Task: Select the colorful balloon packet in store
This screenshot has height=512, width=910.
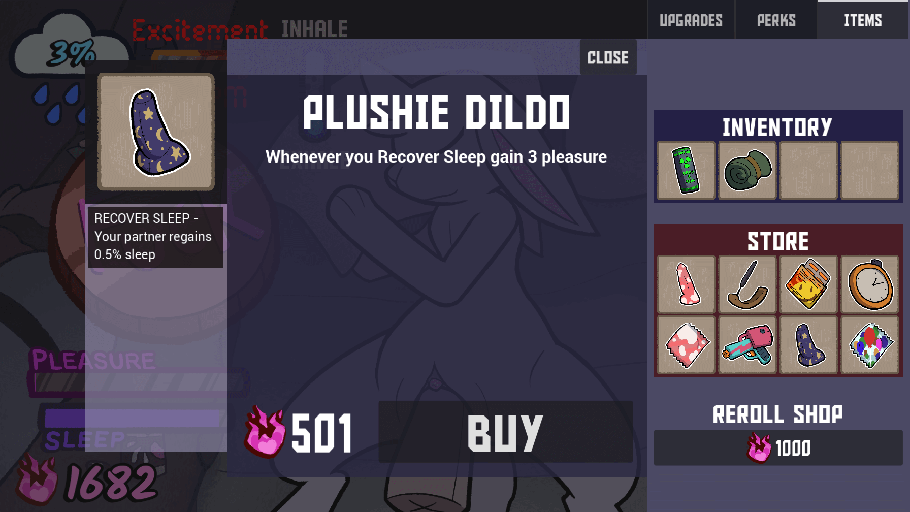Action: [869, 345]
